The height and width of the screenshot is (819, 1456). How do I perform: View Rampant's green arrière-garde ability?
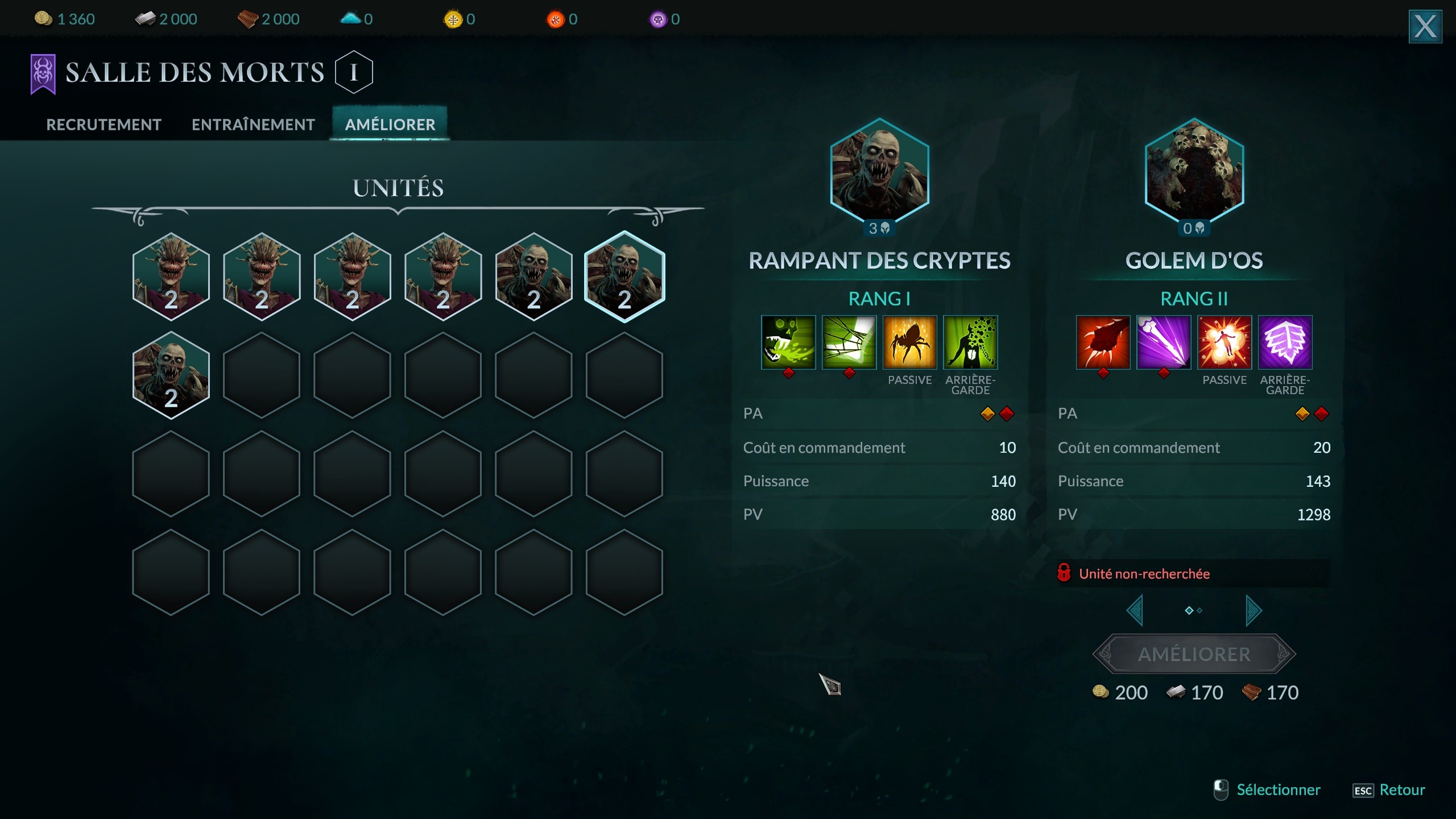(970, 342)
